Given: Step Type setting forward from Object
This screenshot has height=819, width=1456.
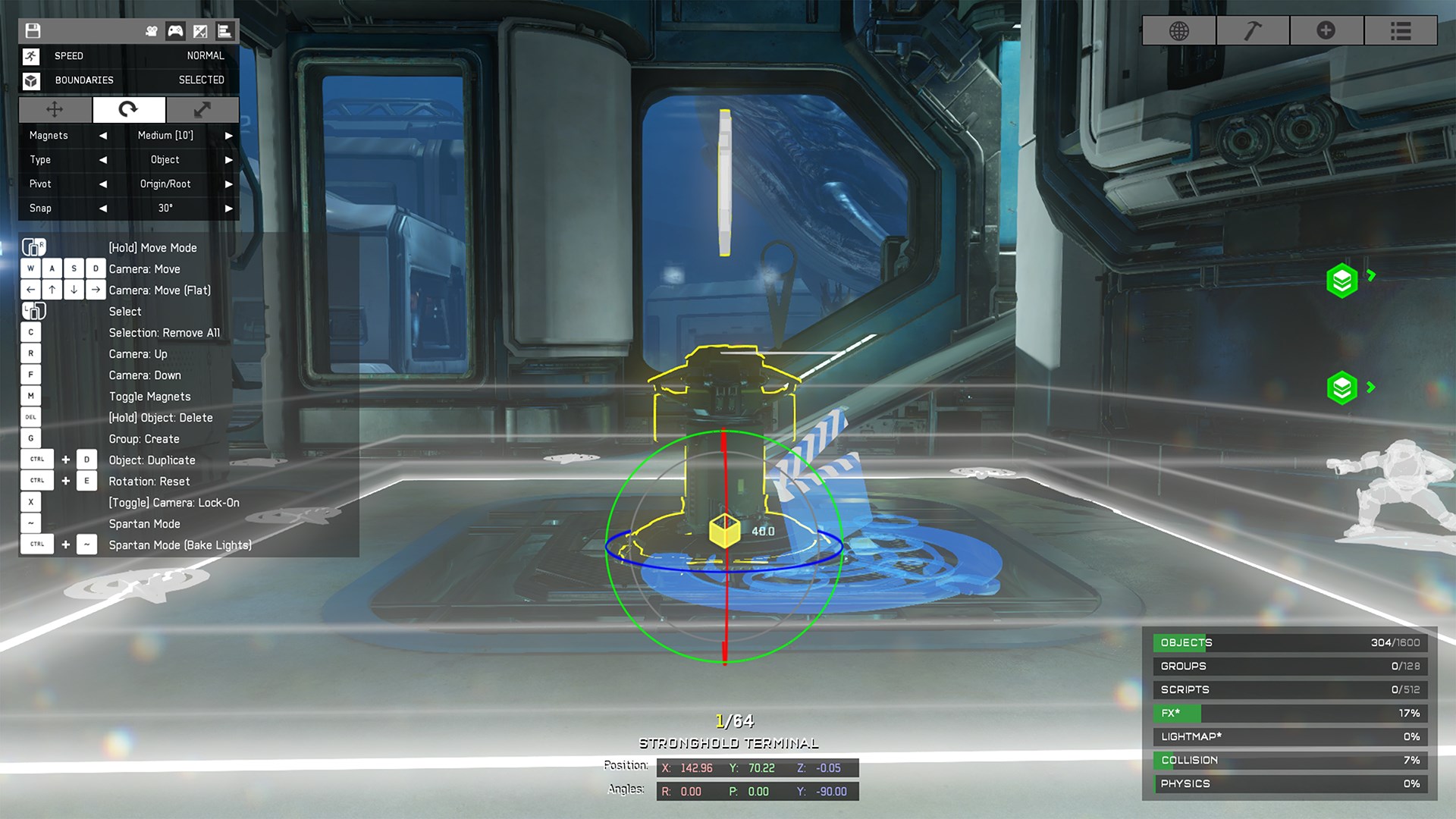Looking at the screenshot, I should [228, 160].
